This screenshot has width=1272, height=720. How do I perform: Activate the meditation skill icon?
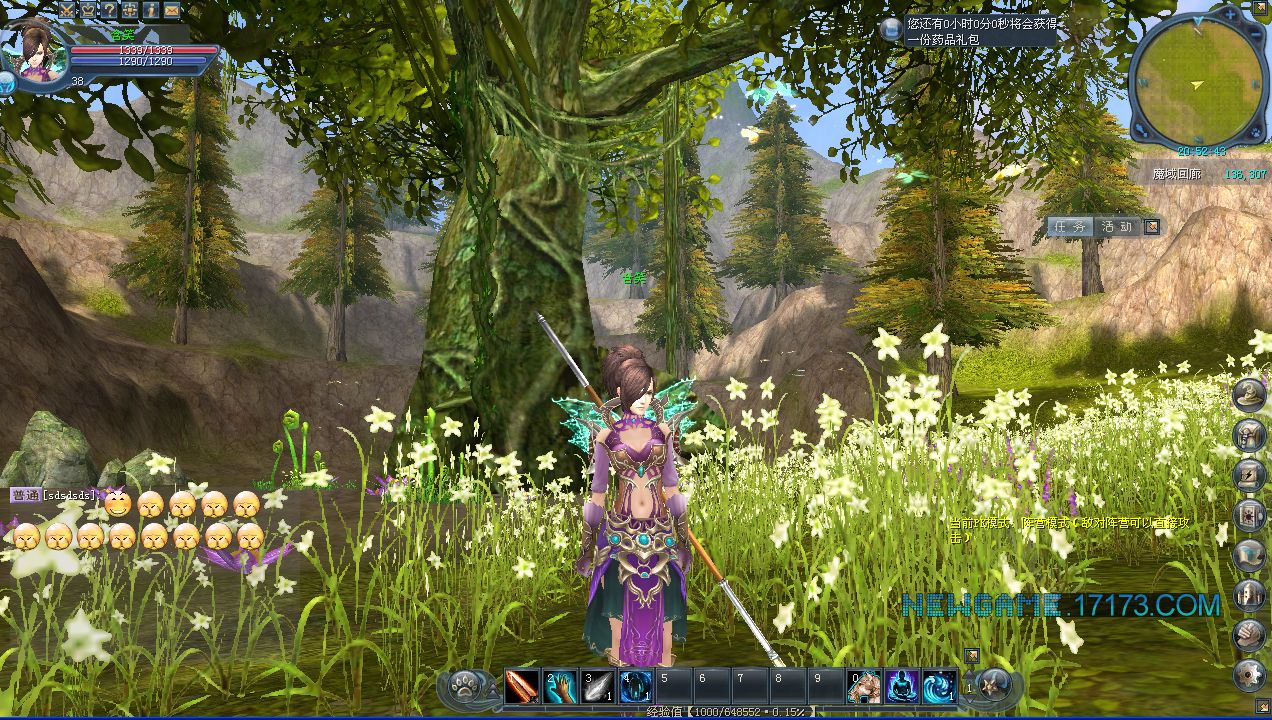[902, 687]
